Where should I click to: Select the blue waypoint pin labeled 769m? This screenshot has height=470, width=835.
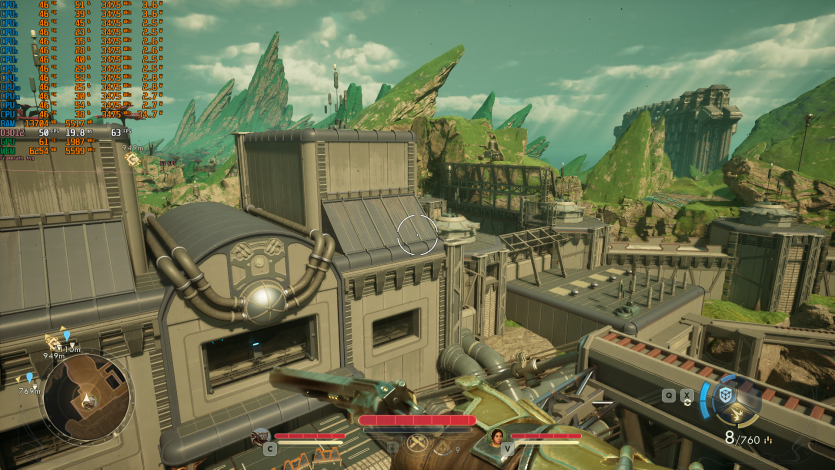[x=29, y=378]
